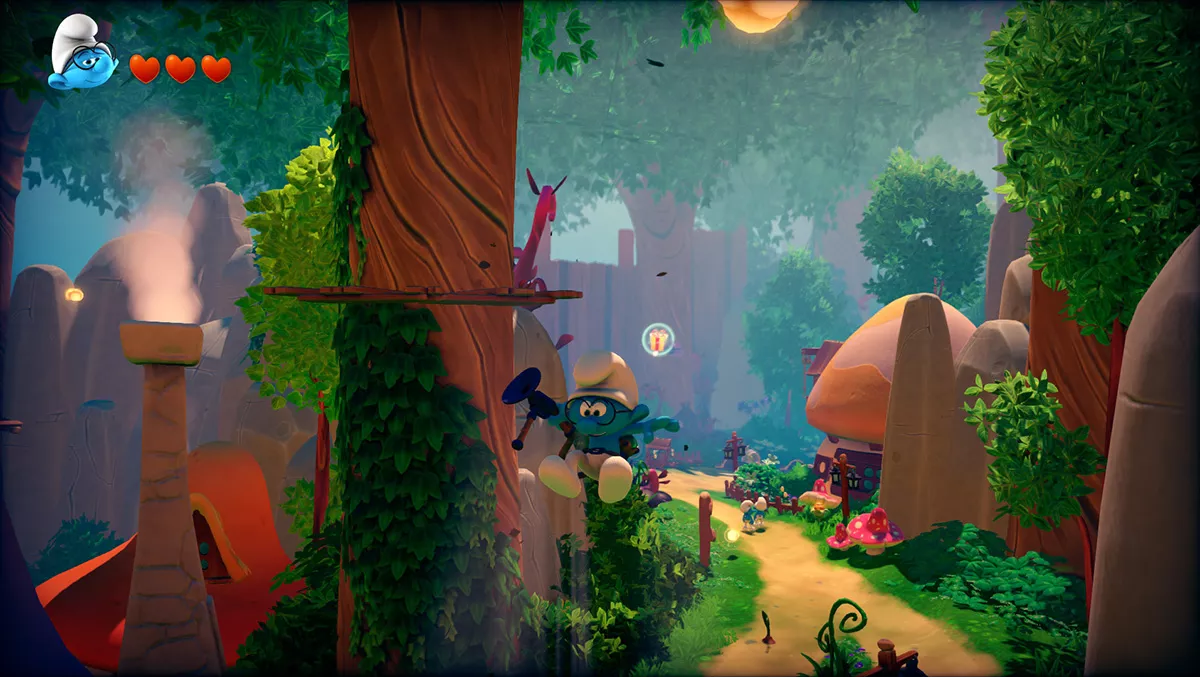Click the Brainy Smurf portrait icon
This screenshot has height=677, width=1200.
pyautogui.click(x=81, y=54)
